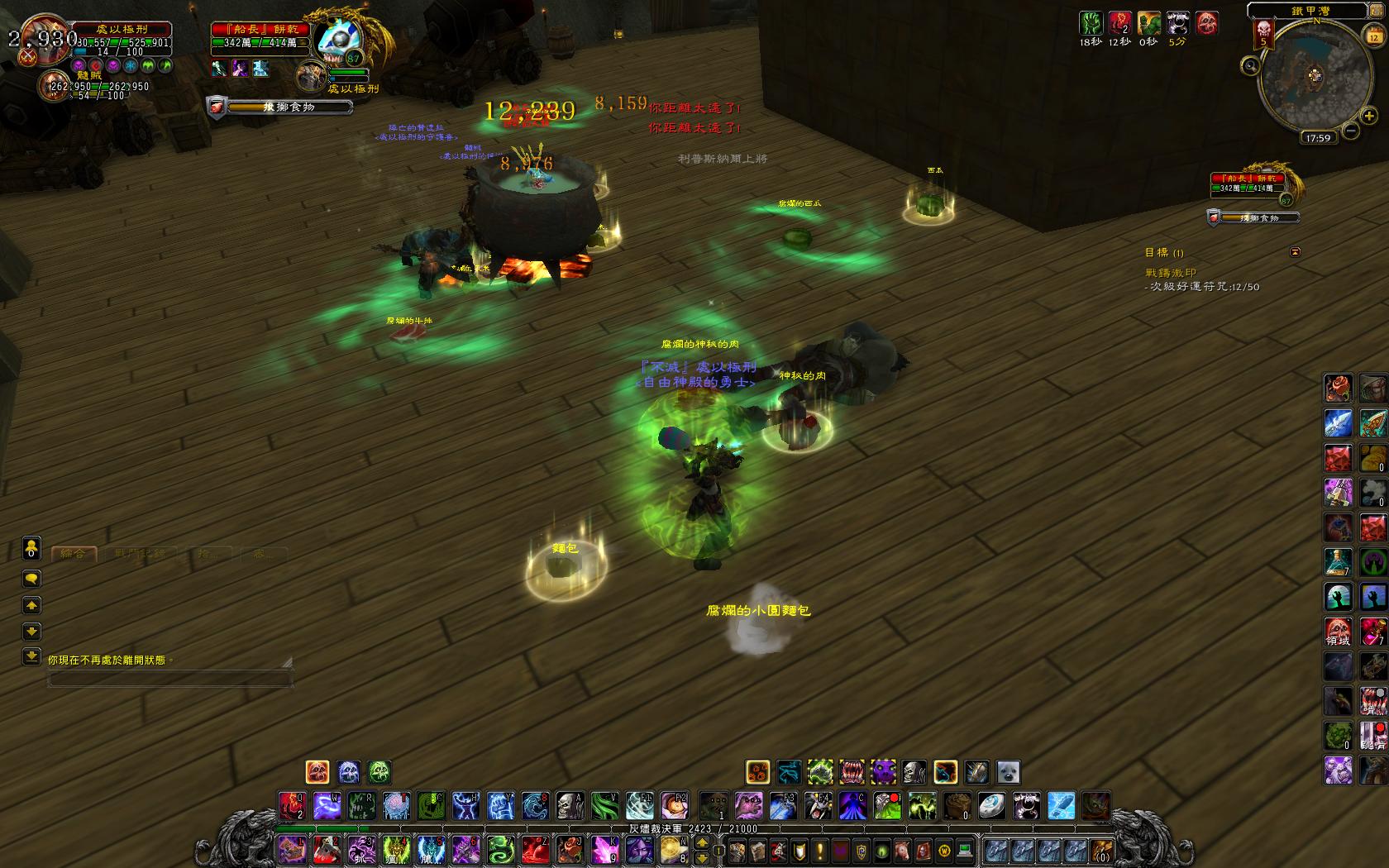Viewport: 1389px width, 868px height.
Task: Select the blue dragon-head boss target portrait
Action: [340, 39]
